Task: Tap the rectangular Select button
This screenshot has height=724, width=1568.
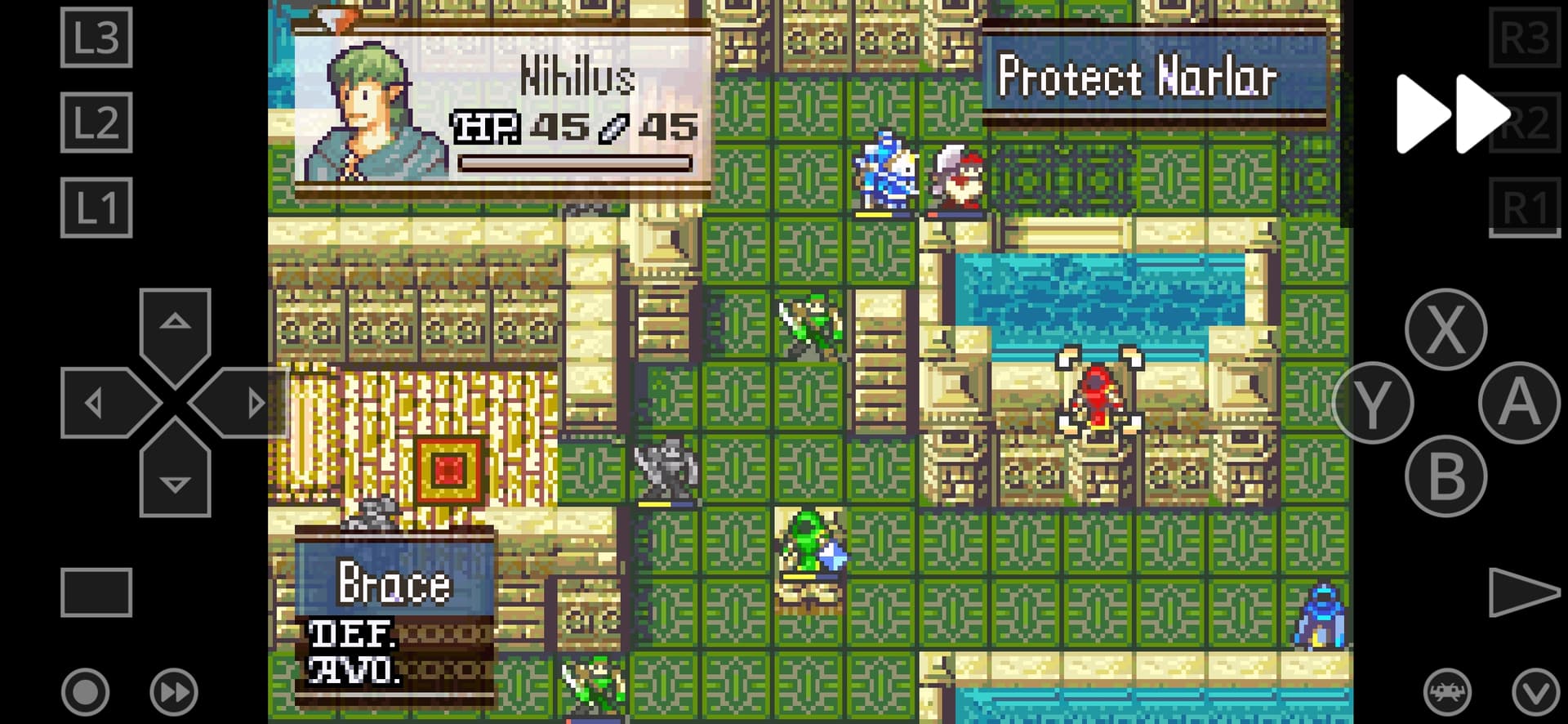Action: point(96,592)
